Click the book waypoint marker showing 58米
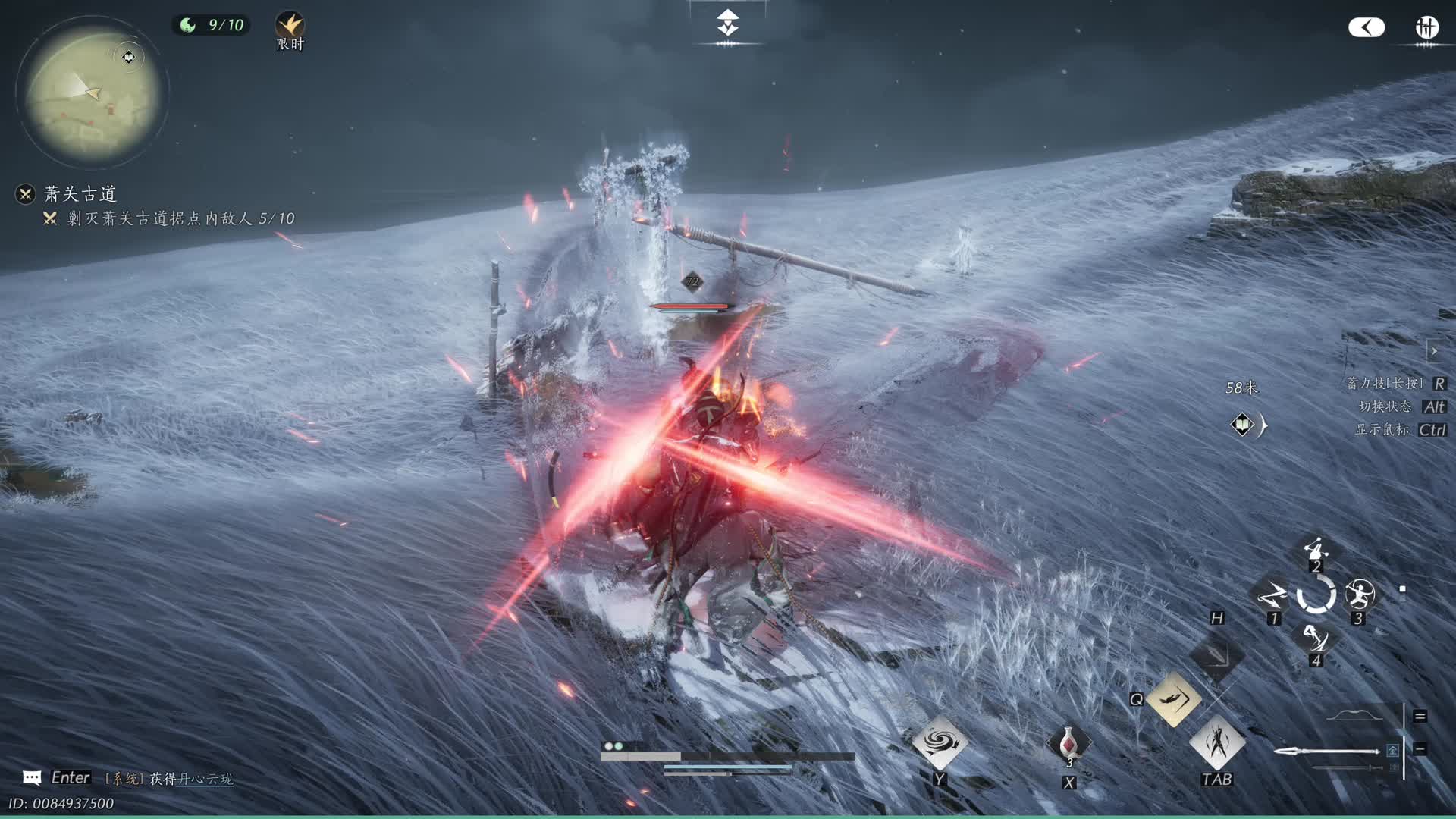The height and width of the screenshot is (819, 1456). point(1242,425)
